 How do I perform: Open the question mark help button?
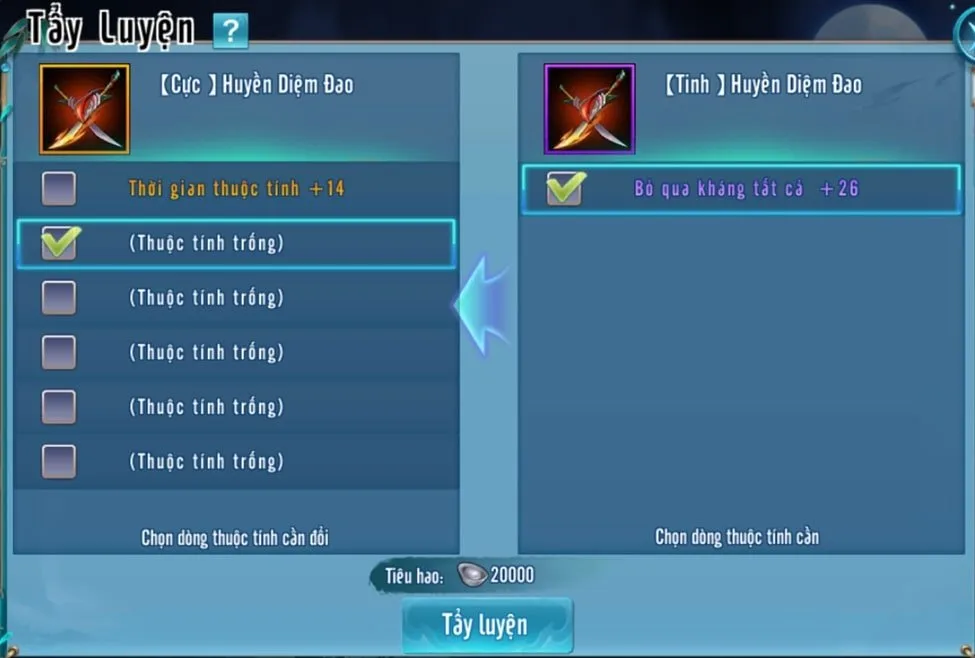(230, 31)
